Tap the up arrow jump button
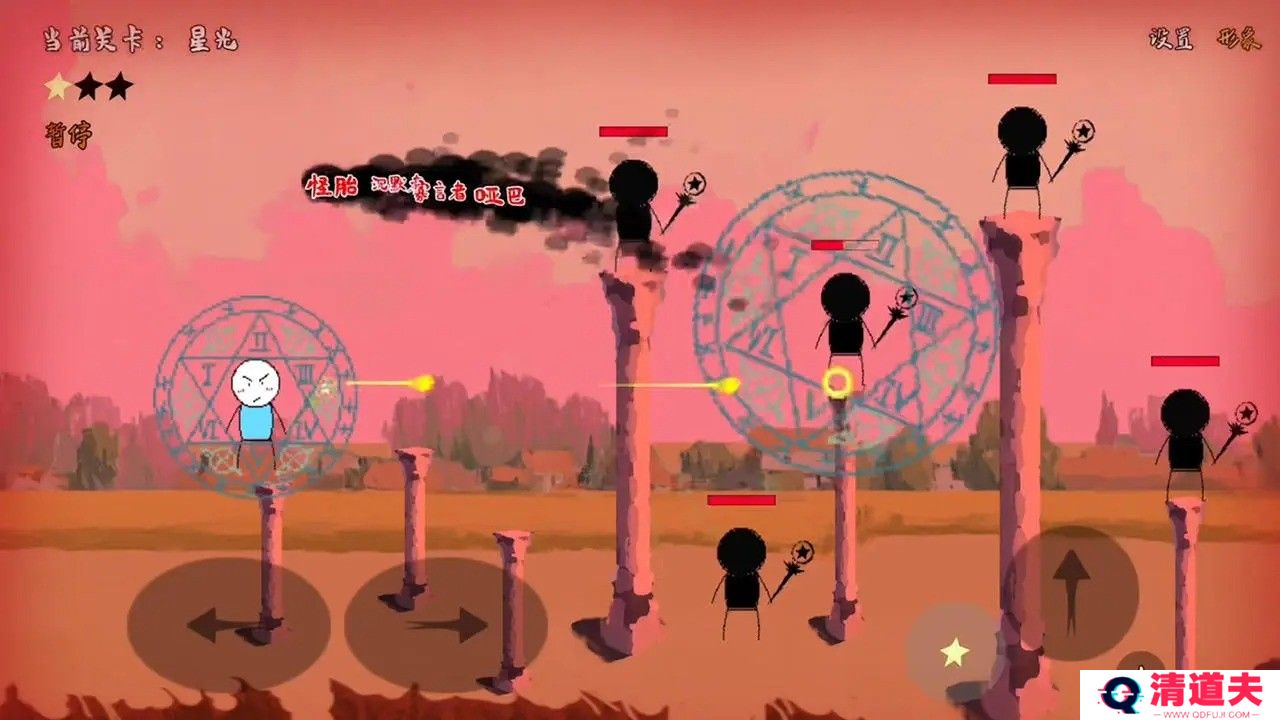Viewport: 1280px width, 720px height. (1071, 592)
